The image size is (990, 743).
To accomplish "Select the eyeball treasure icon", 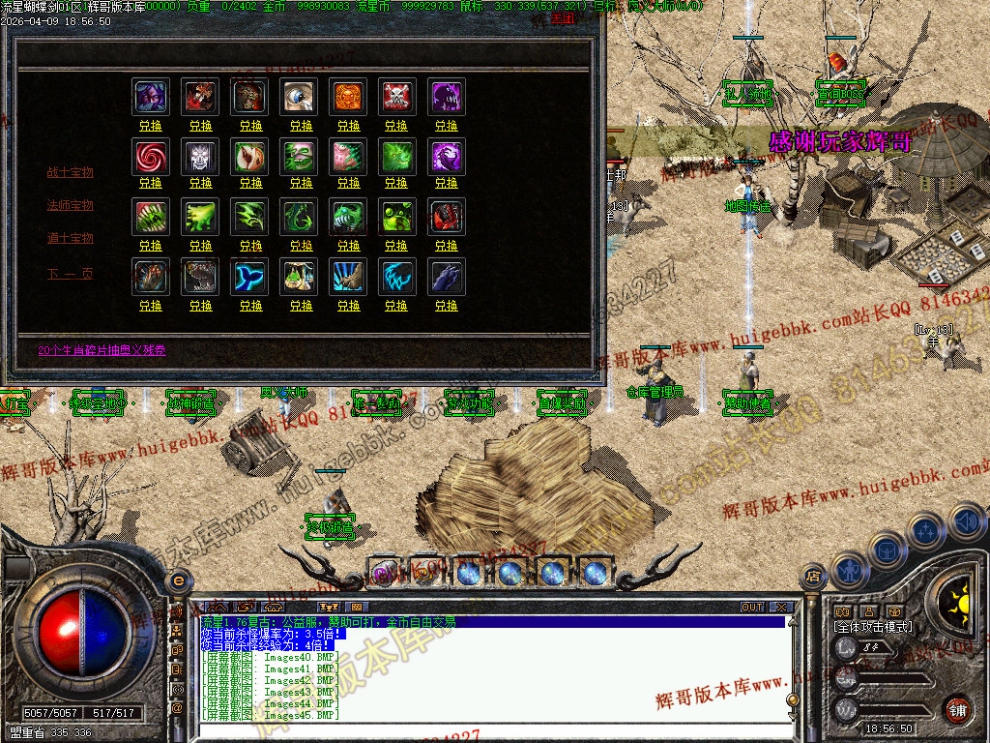I will tap(300, 96).
